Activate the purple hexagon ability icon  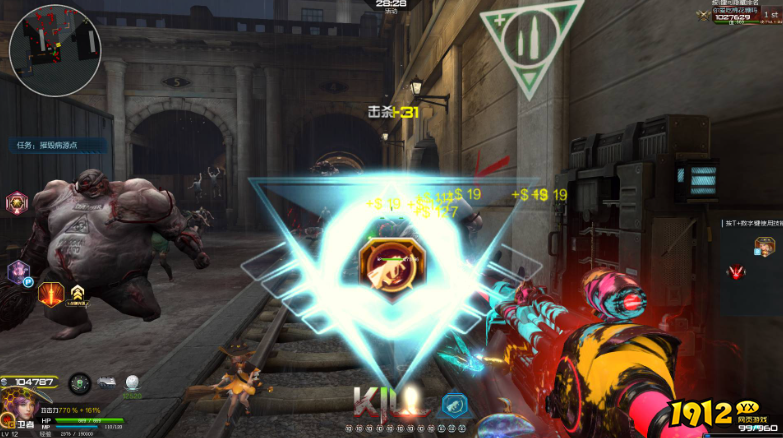tap(18, 271)
